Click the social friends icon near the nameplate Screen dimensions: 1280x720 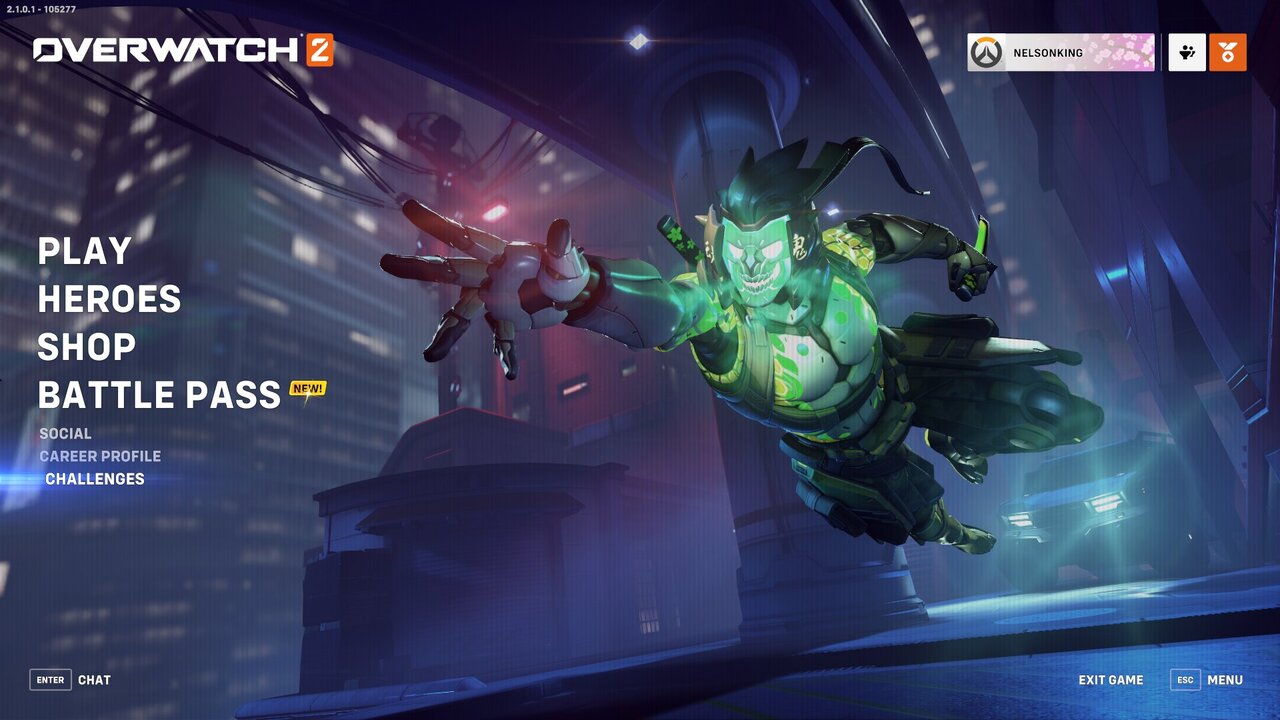click(1186, 52)
